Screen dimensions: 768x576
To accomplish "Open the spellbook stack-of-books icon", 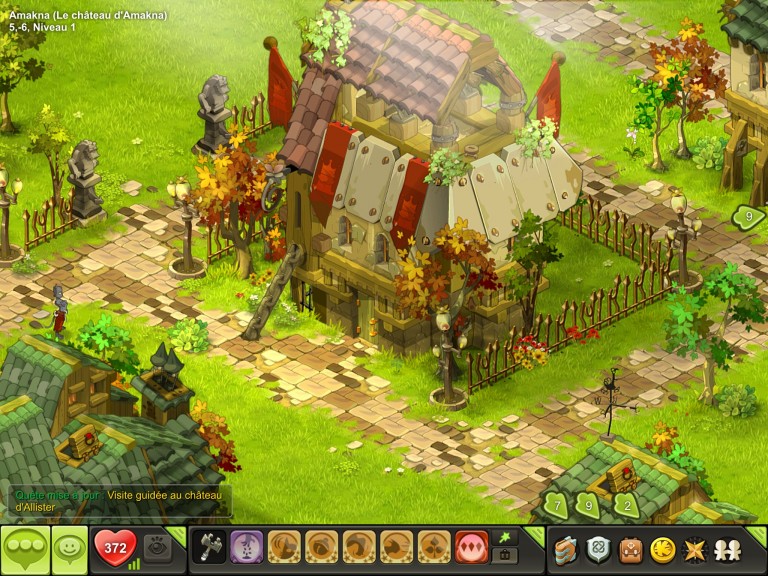I will coord(566,548).
